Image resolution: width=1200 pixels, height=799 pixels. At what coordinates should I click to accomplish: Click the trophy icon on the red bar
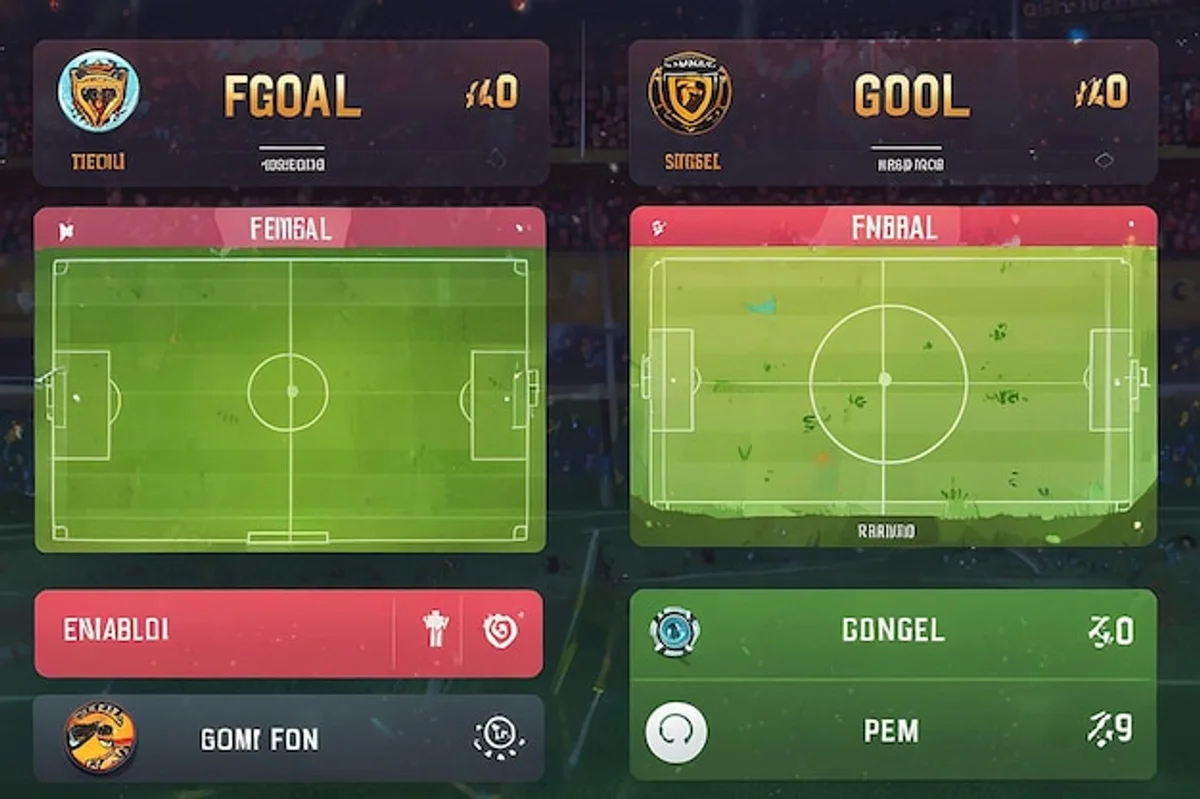tap(436, 629)
